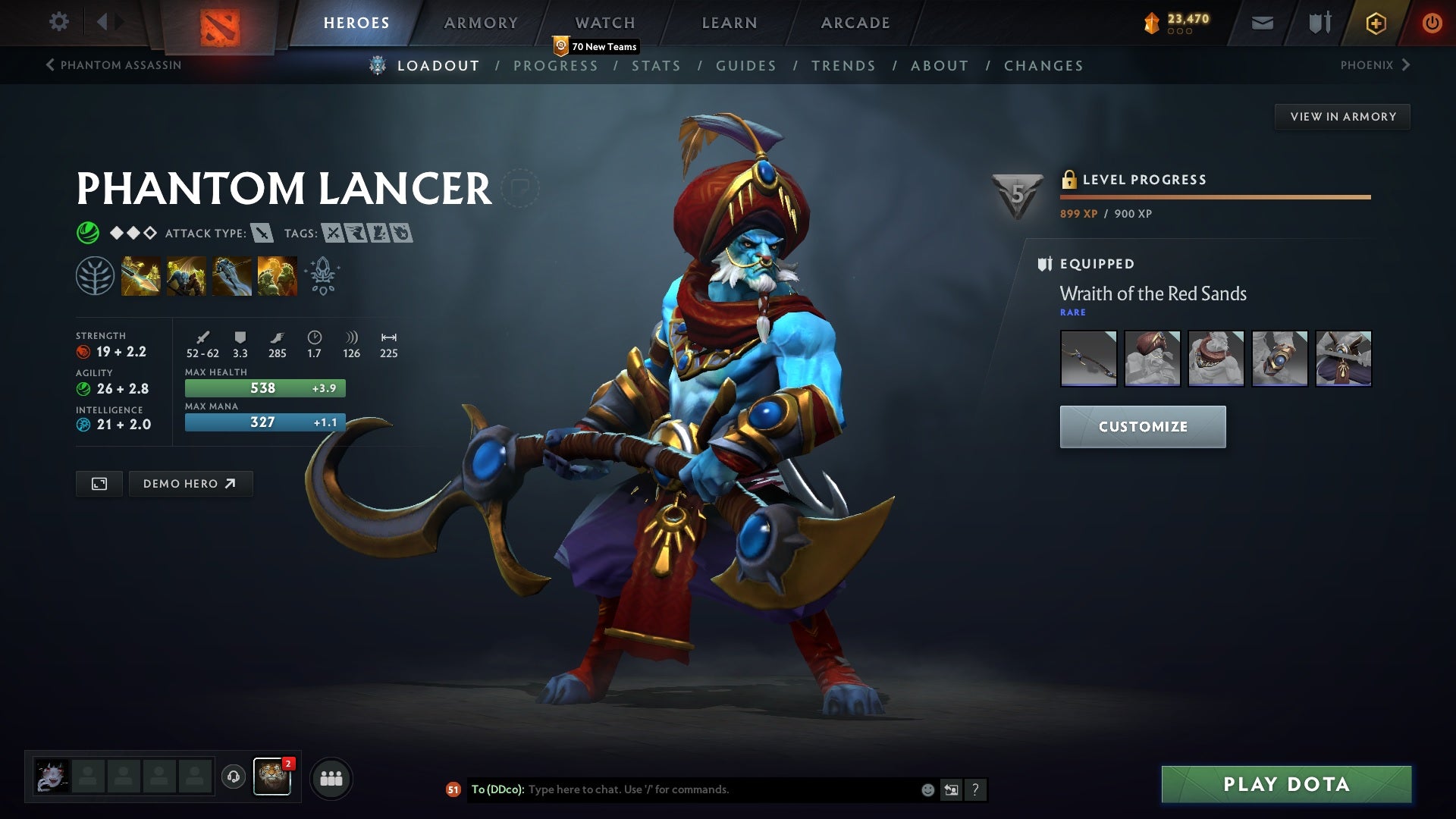Switch to the GUIDES tab
1456x819 pixels.
pos(745,65)
